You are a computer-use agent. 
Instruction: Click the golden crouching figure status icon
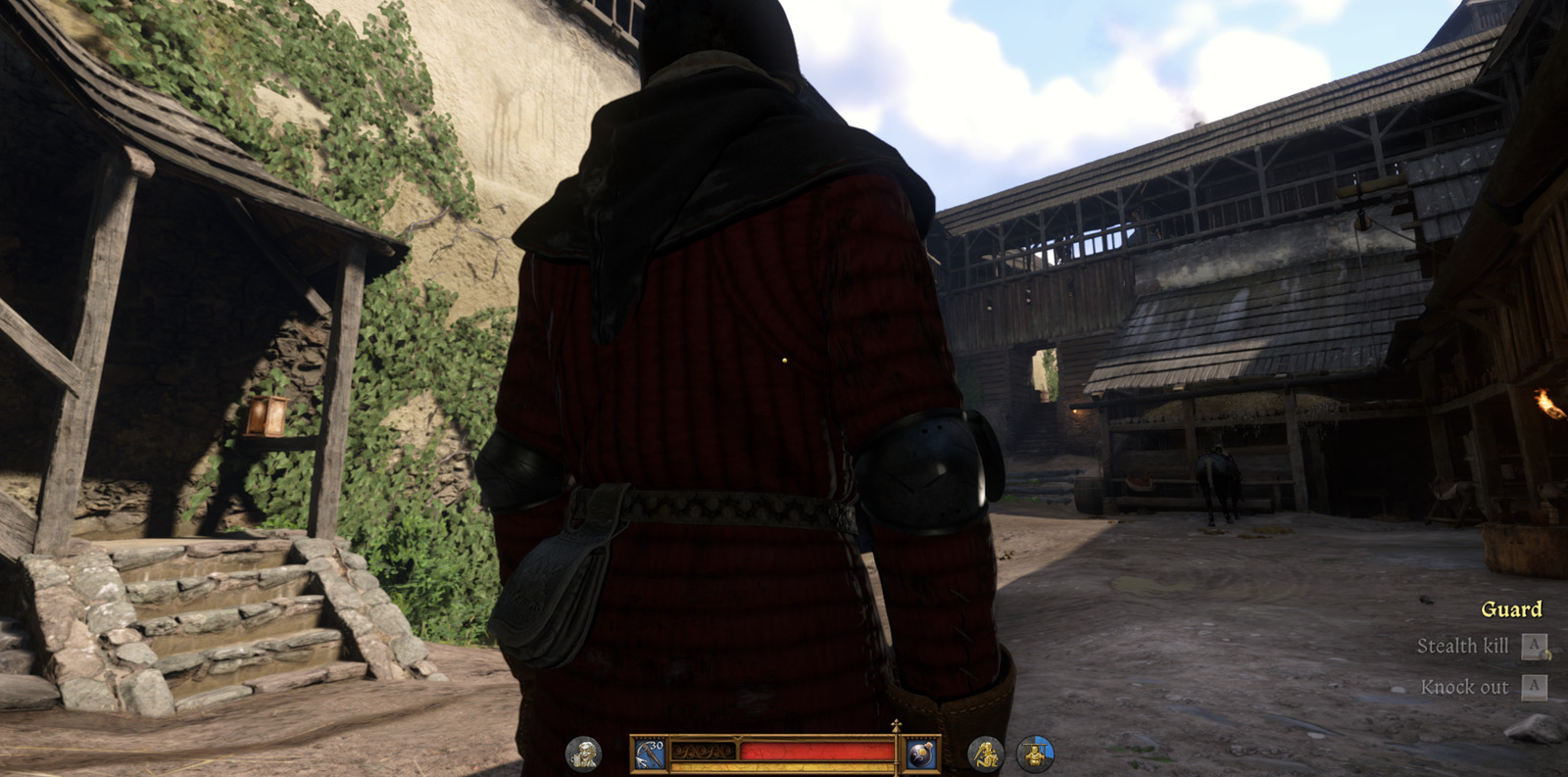[987, 752]
